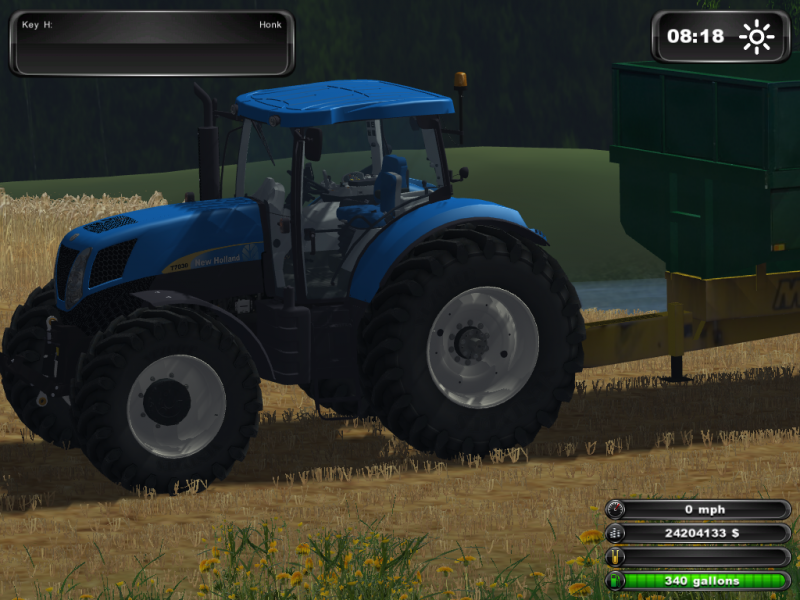This screenshot has width=800, height=600.
Task: Click the coin stacks money icon
Action: 614,533
